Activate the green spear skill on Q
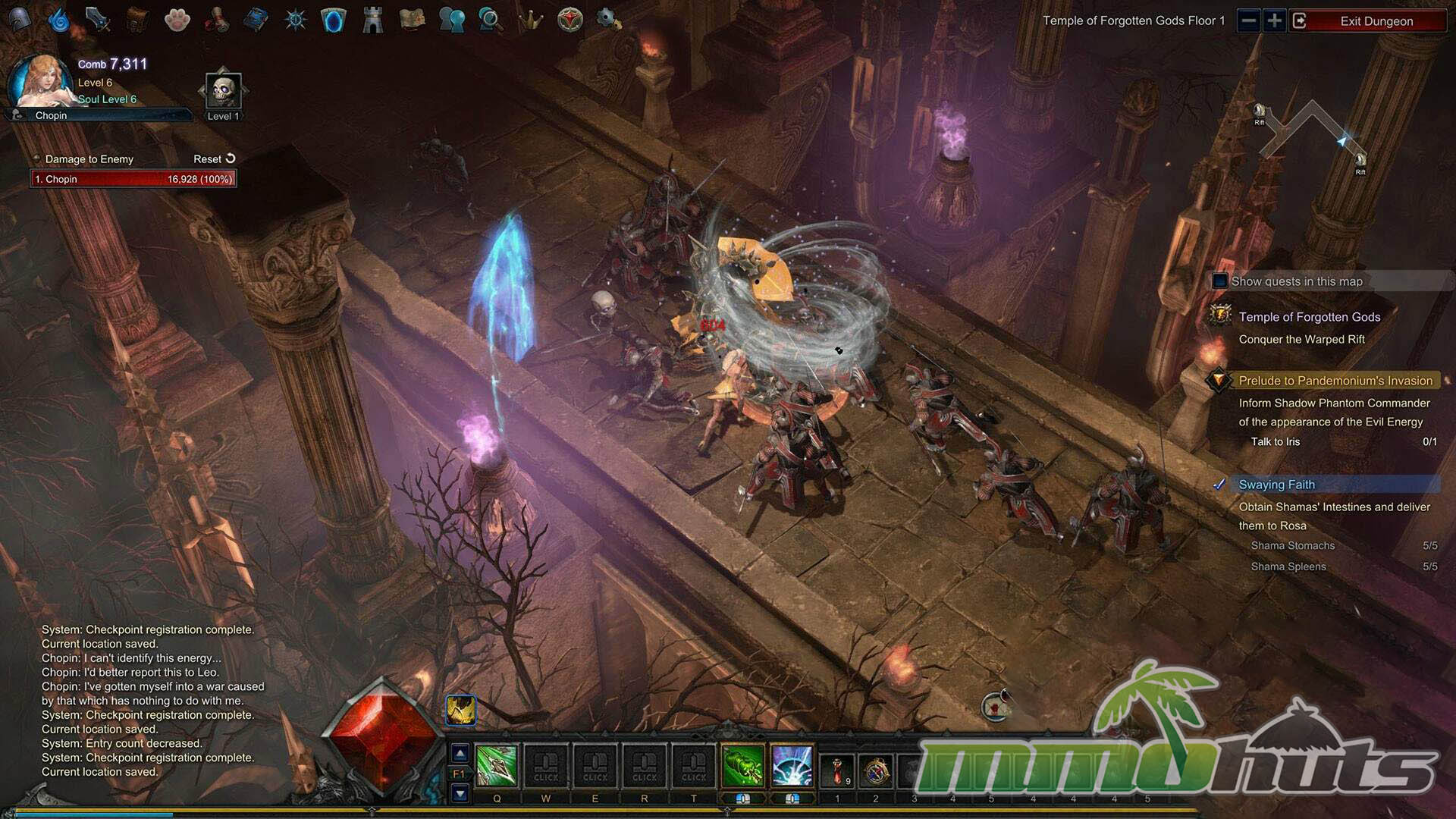The height and width of the screenshot is (819, 1456). [x=497, y=765]
